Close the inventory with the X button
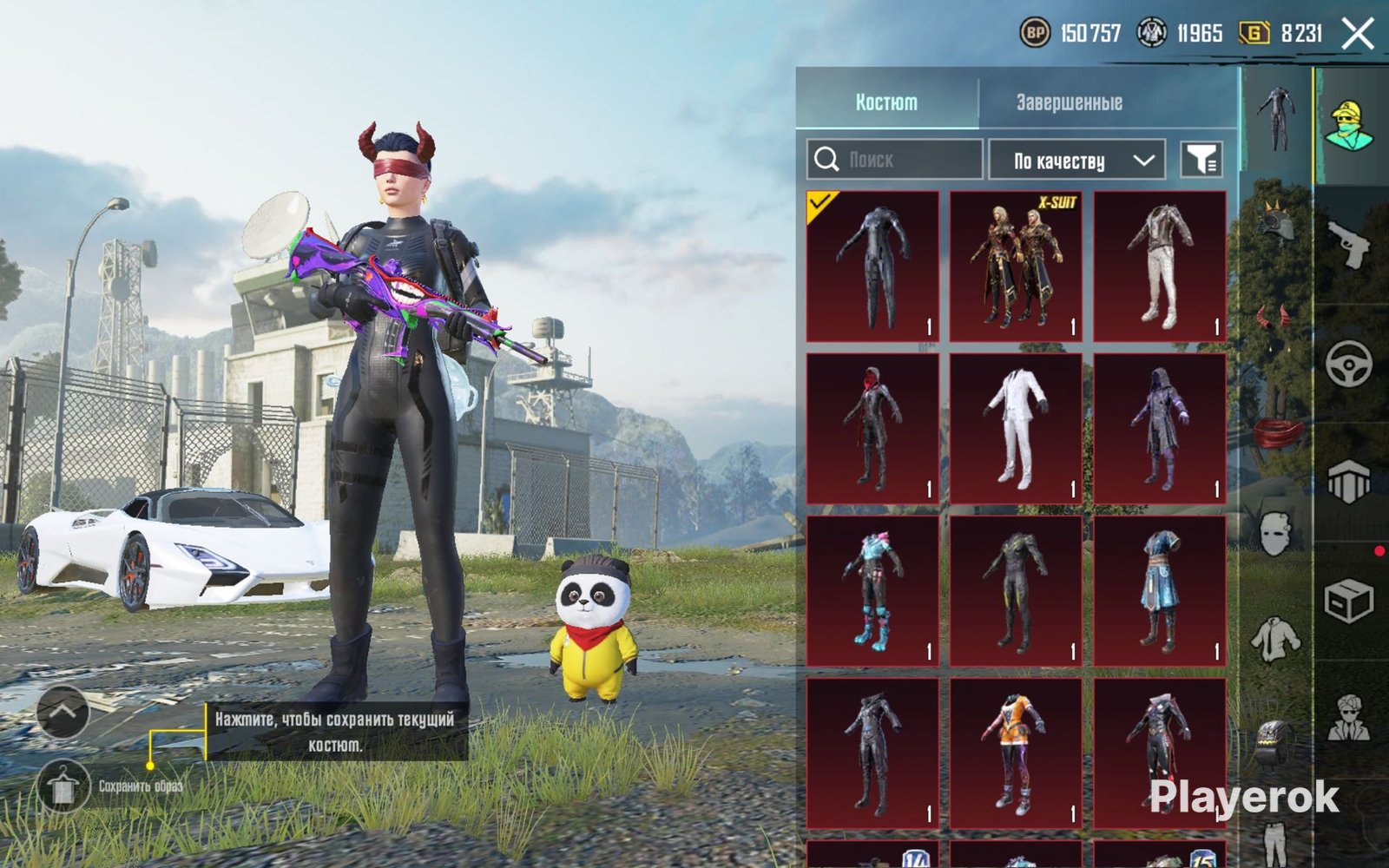Screen dimensions: 1389x868 tap(1358, 35)
